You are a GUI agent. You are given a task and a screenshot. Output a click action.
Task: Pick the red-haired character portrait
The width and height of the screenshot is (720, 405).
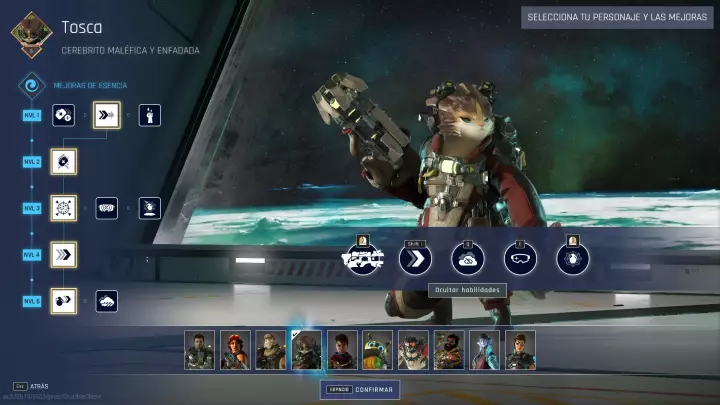coord(236,350)
